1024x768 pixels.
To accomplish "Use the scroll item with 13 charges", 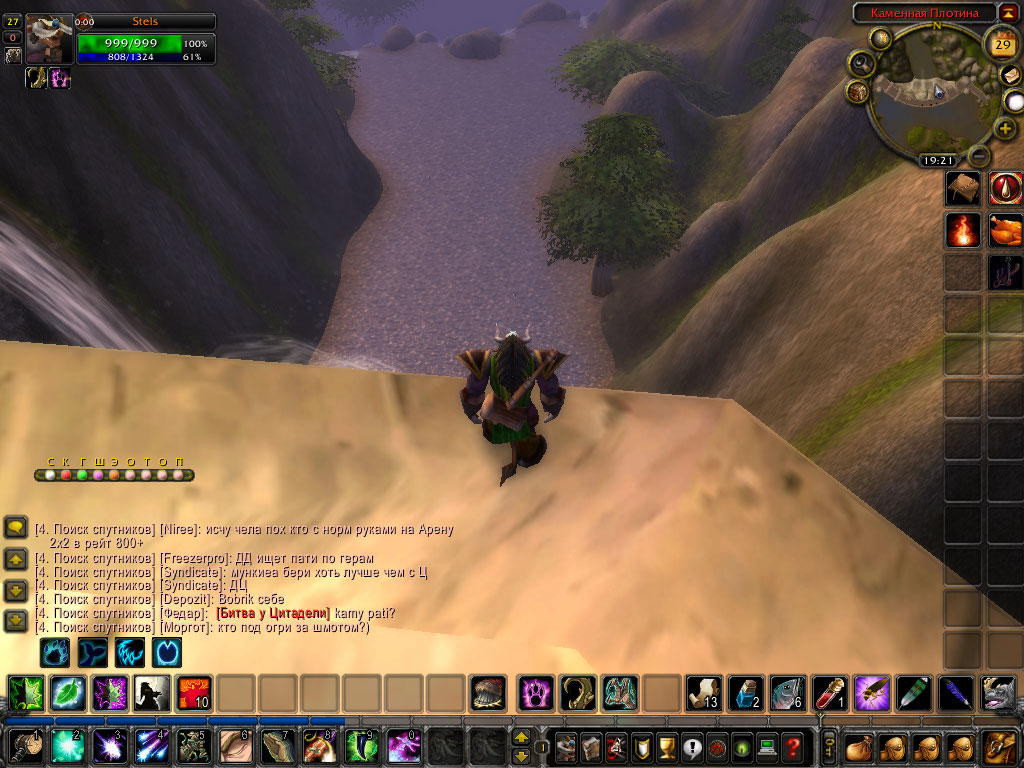I will click(x=704, y=692).
